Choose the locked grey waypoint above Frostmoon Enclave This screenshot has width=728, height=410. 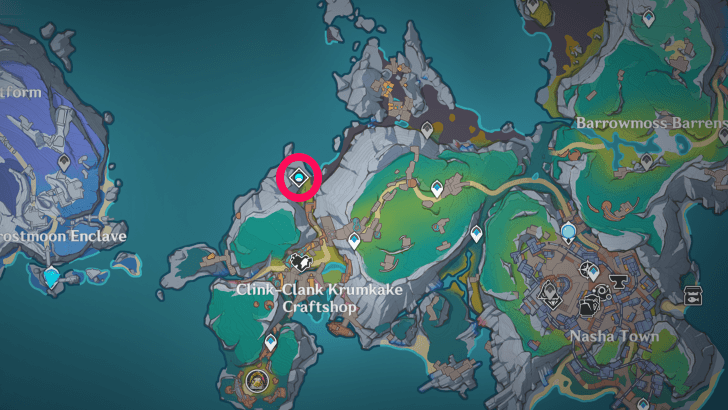click(64, 161)
